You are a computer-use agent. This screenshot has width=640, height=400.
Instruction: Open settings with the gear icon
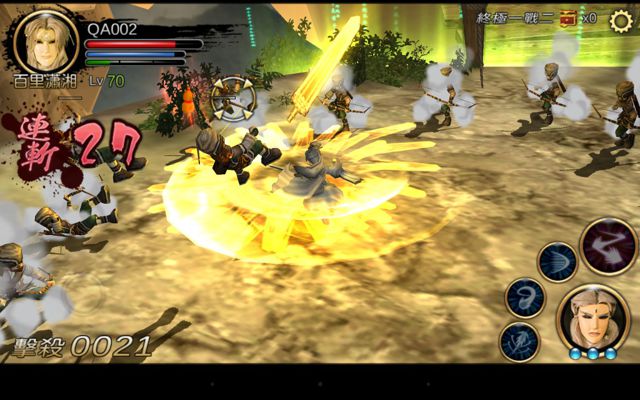[621, 21]
